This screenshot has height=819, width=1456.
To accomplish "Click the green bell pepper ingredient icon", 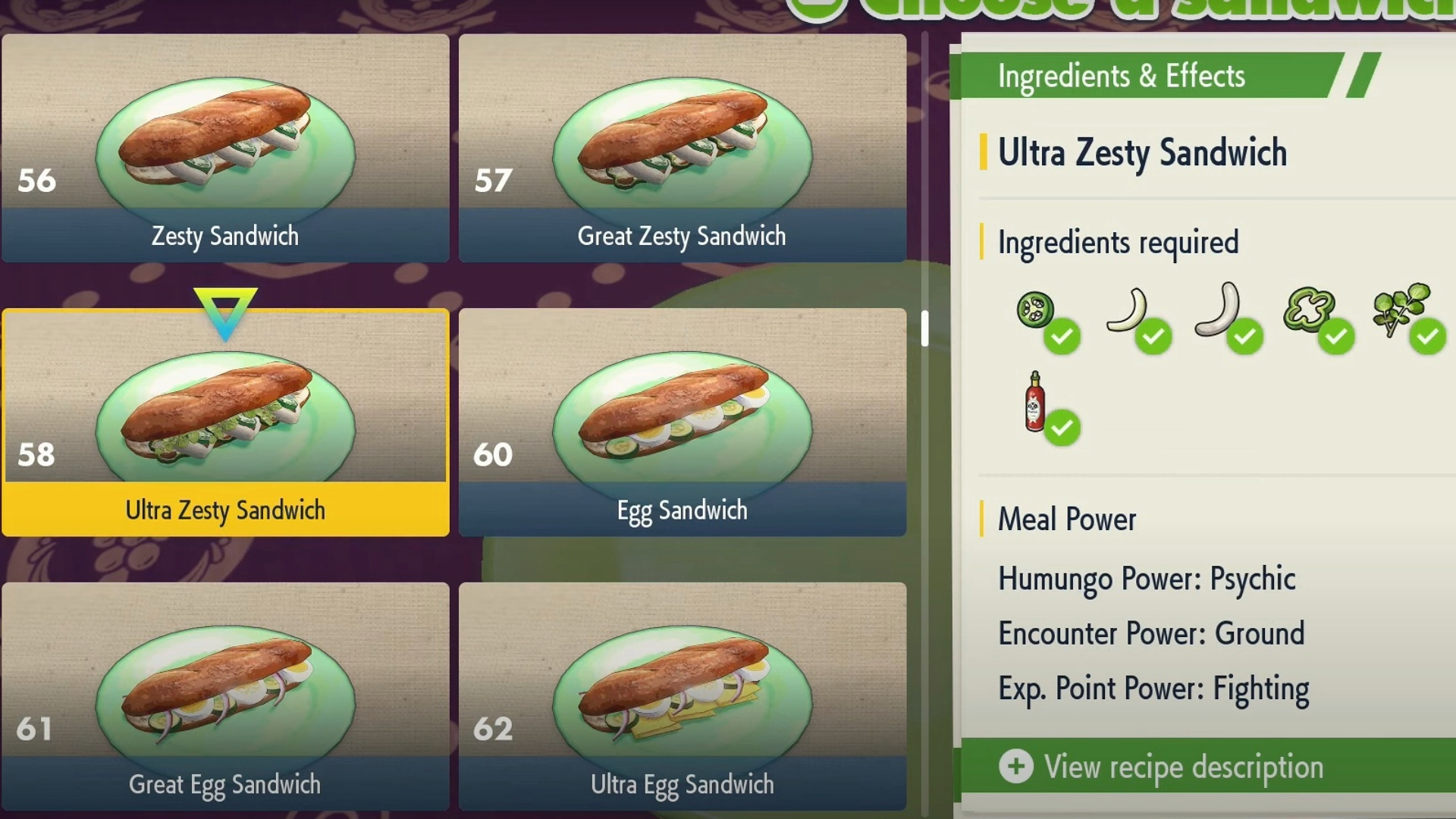I will point(1308,310).
